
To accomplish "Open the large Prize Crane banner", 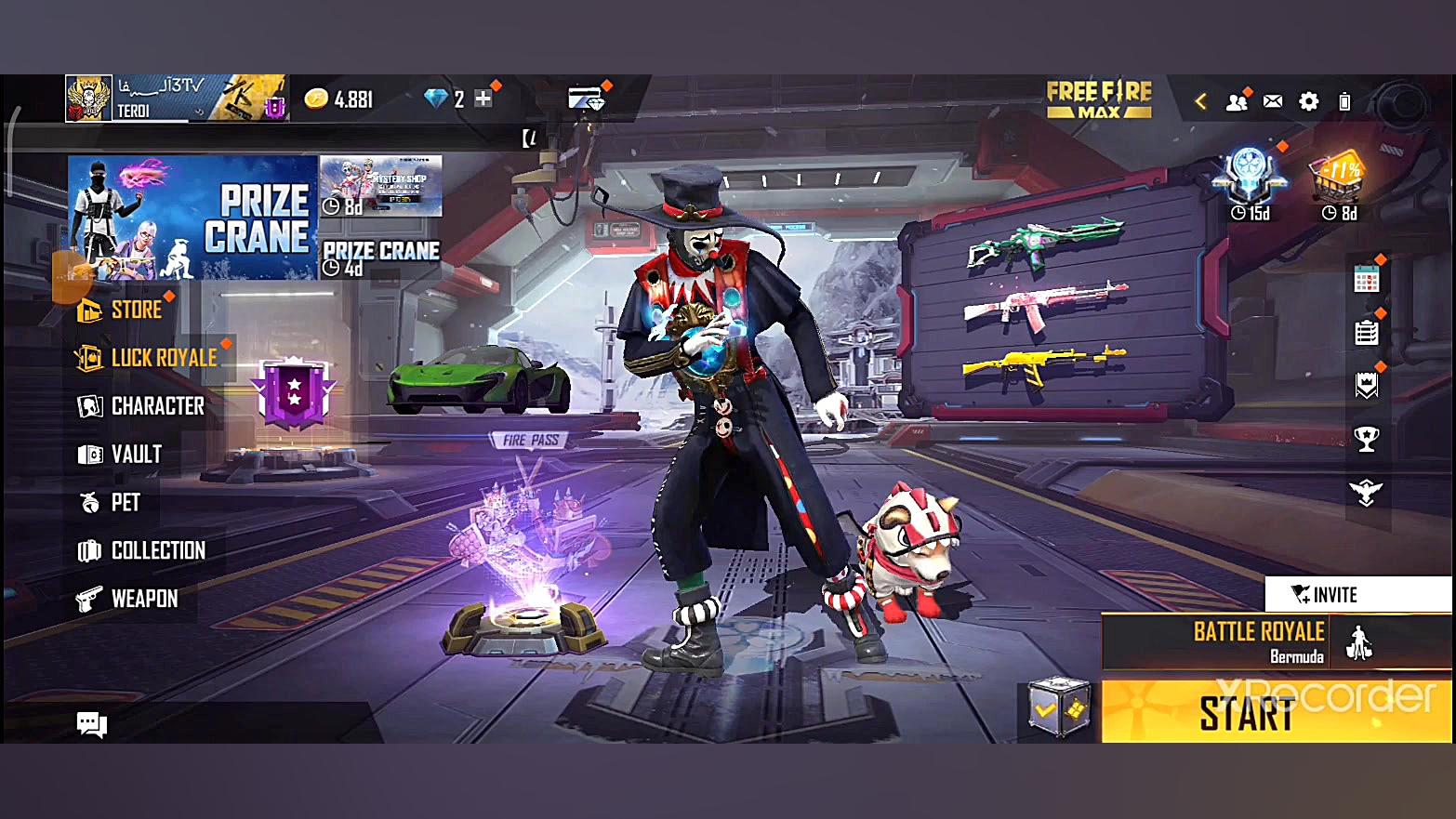I will (x=192, y=218).
